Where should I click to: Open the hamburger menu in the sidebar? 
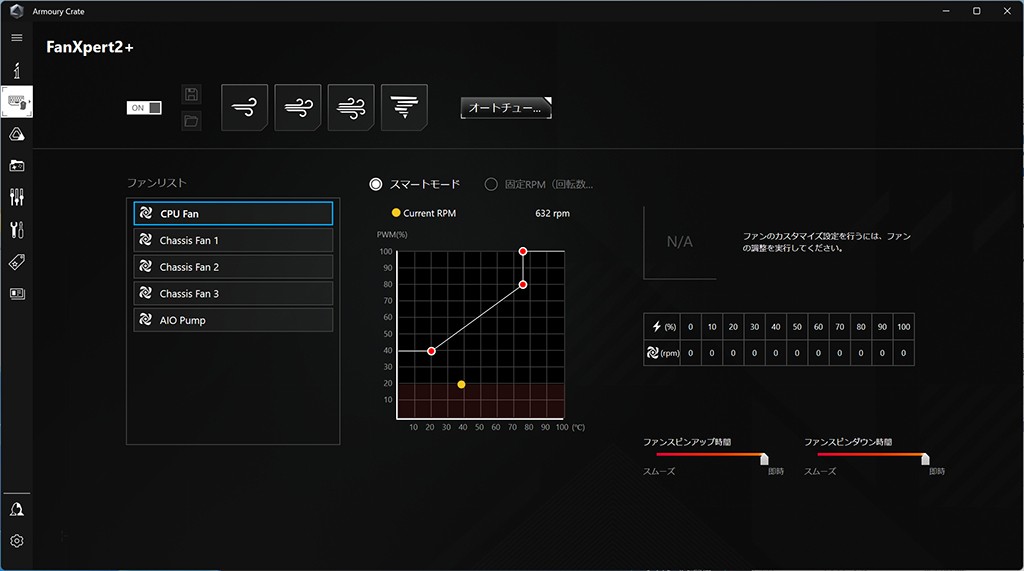coord(16,38)
